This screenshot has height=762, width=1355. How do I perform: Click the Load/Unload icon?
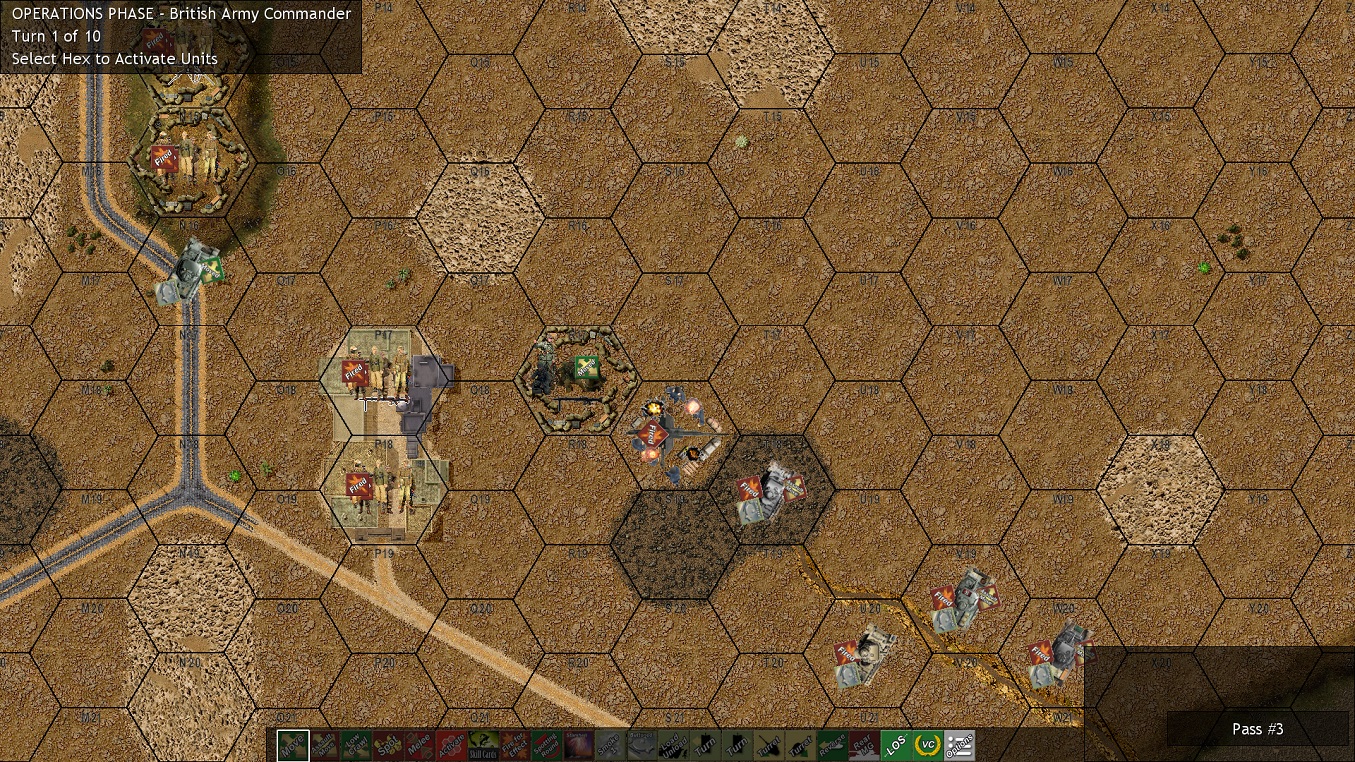click(675, 745)
